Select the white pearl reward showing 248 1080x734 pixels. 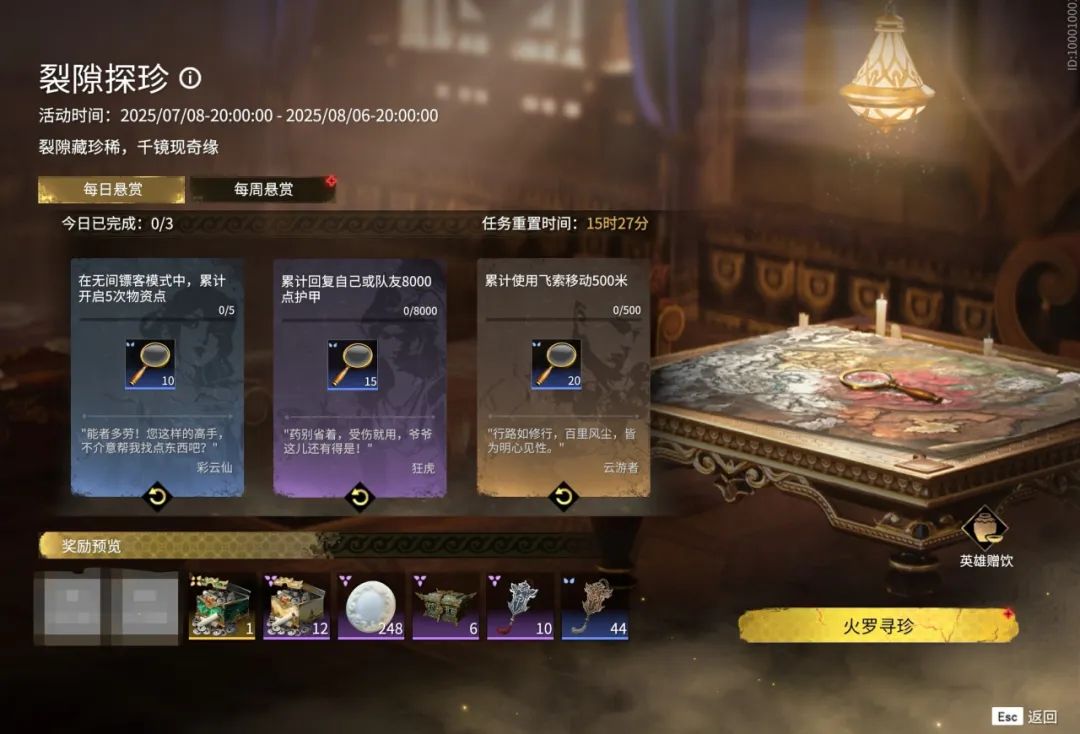pyautogui.click(x=371, y=606)
